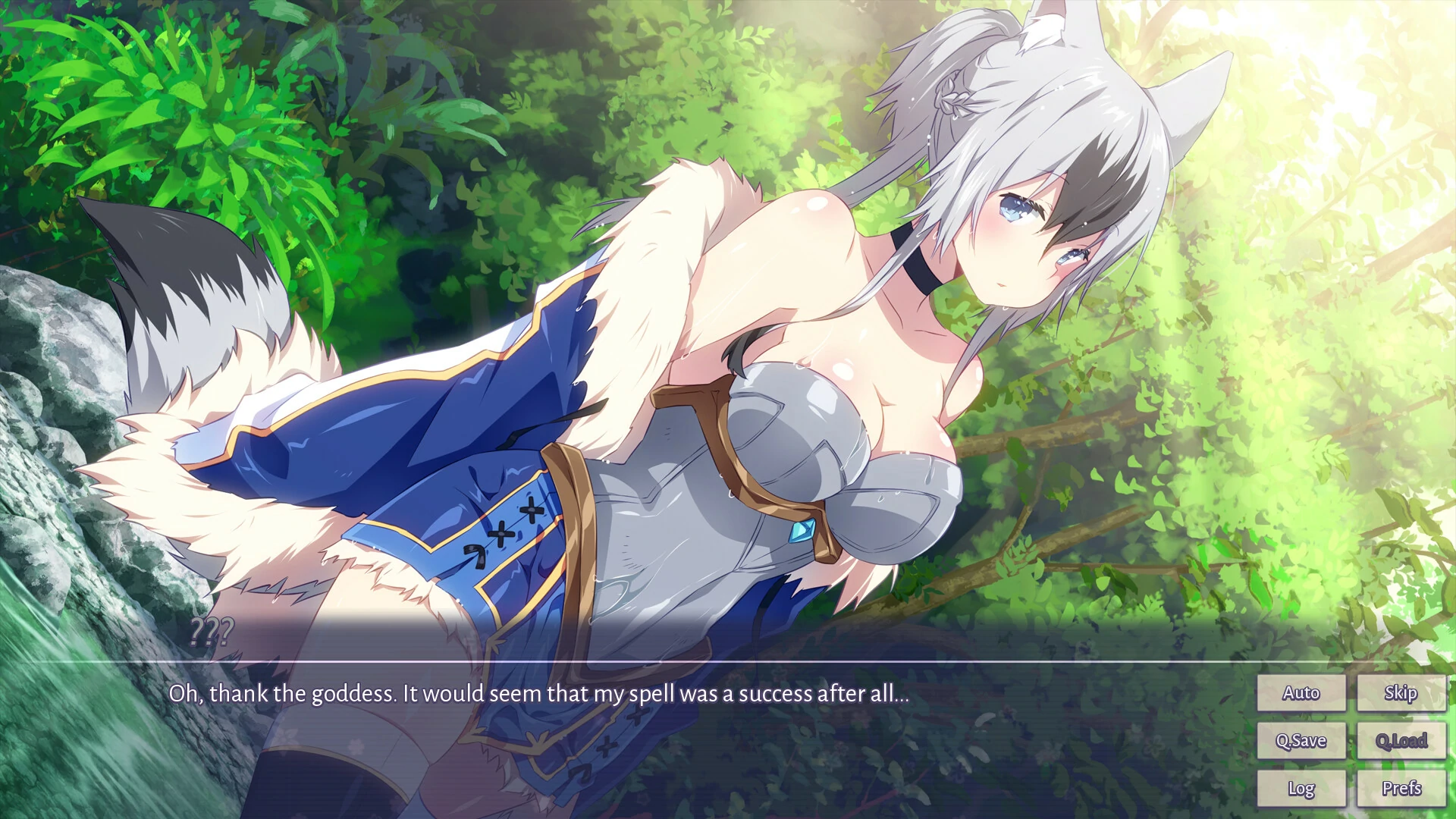1456x819 pixels.
Task: Click the forest background scene
Action: point(227,114)
